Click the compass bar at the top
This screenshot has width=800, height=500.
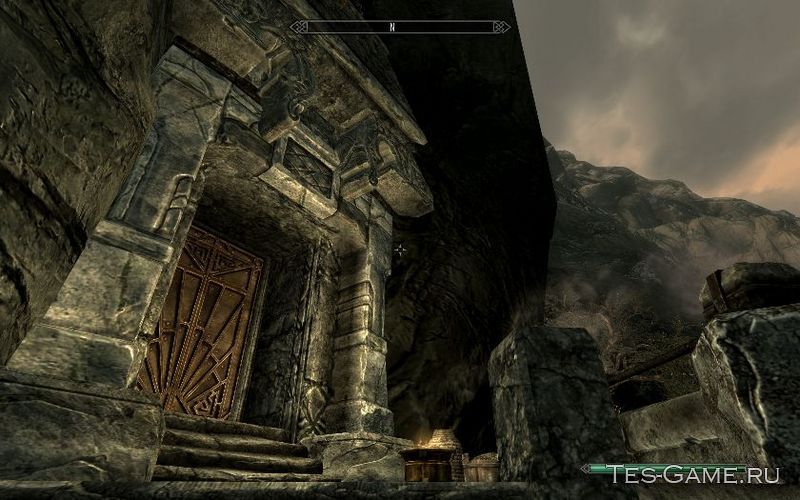click(x=400, y=27)
